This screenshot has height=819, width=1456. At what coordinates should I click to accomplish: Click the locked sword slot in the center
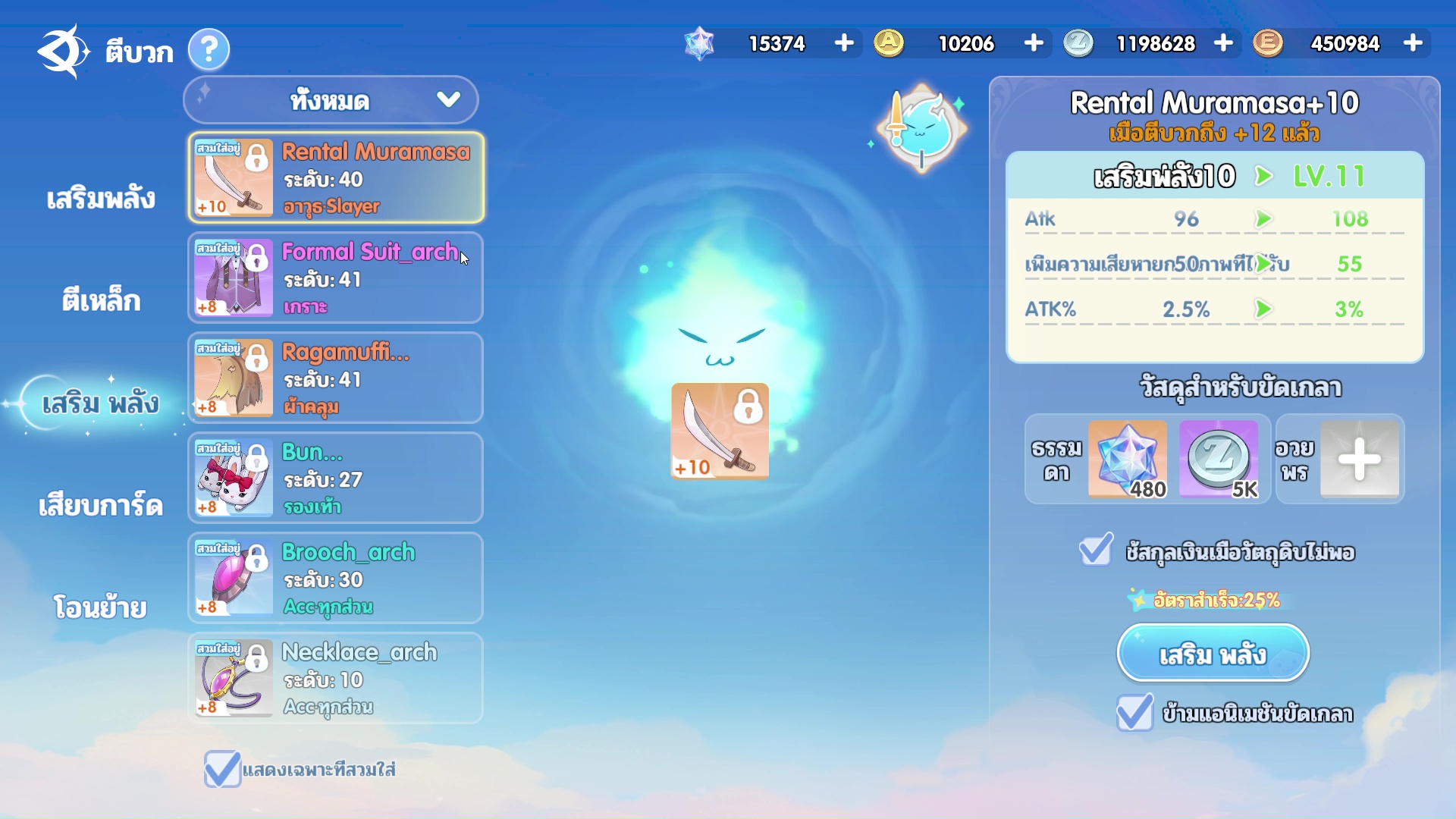(720, 431)
